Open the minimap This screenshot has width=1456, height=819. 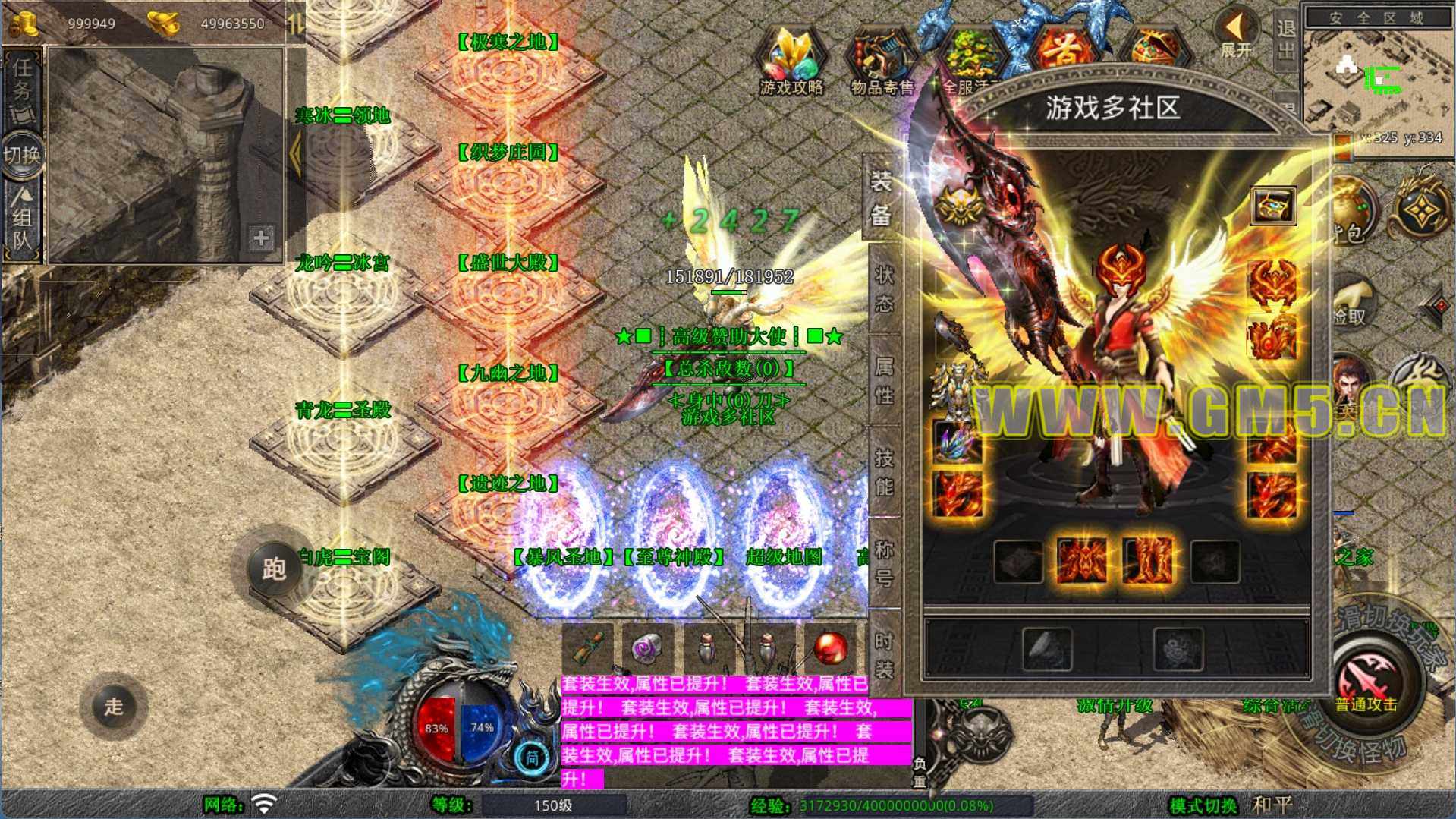click(x=1377, y=83)
